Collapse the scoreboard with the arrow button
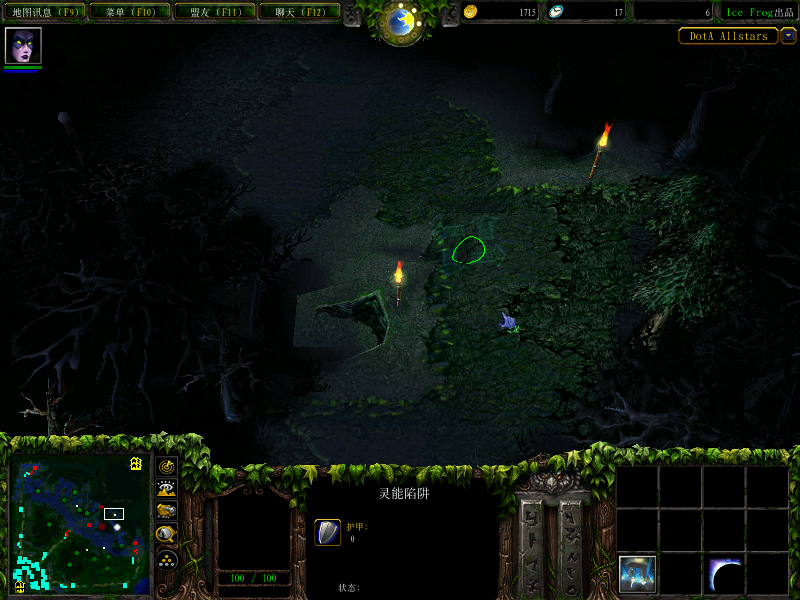This screenshot has width=800, height=600. pyautogui.click(x=789, y=36)
